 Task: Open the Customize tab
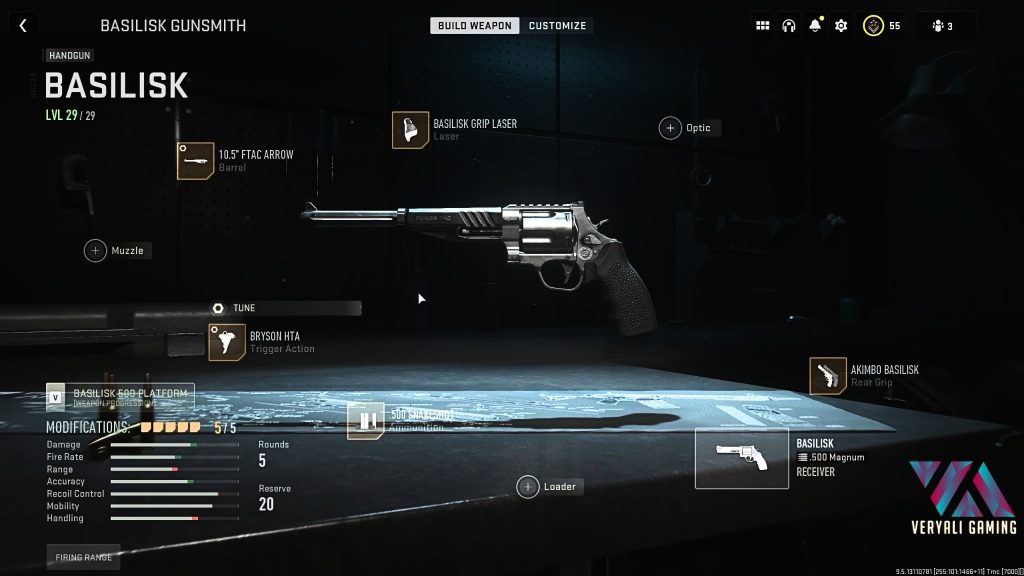click(x=557, y=25)
